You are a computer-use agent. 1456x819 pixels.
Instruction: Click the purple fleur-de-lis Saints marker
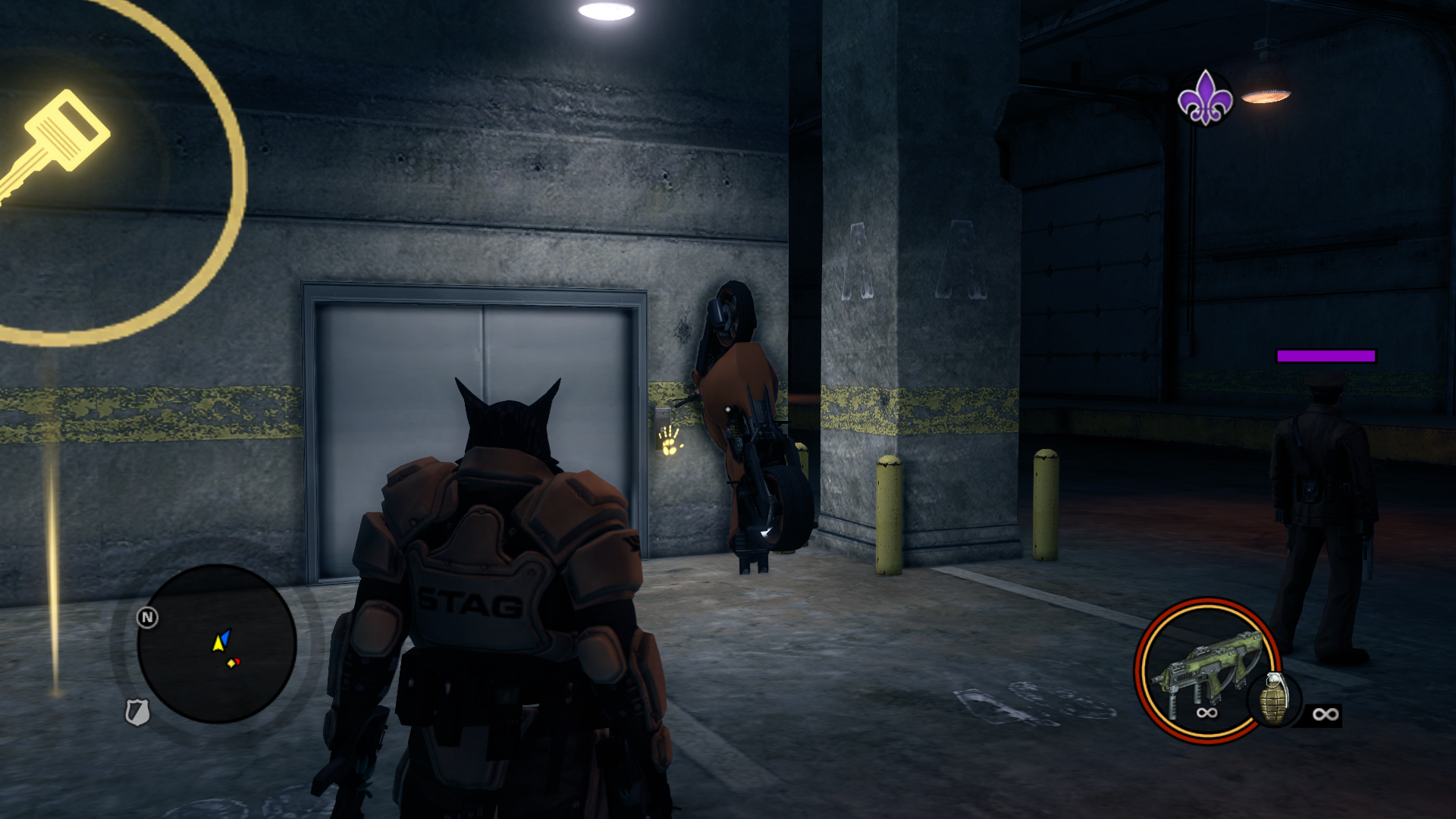(1205, 98)
